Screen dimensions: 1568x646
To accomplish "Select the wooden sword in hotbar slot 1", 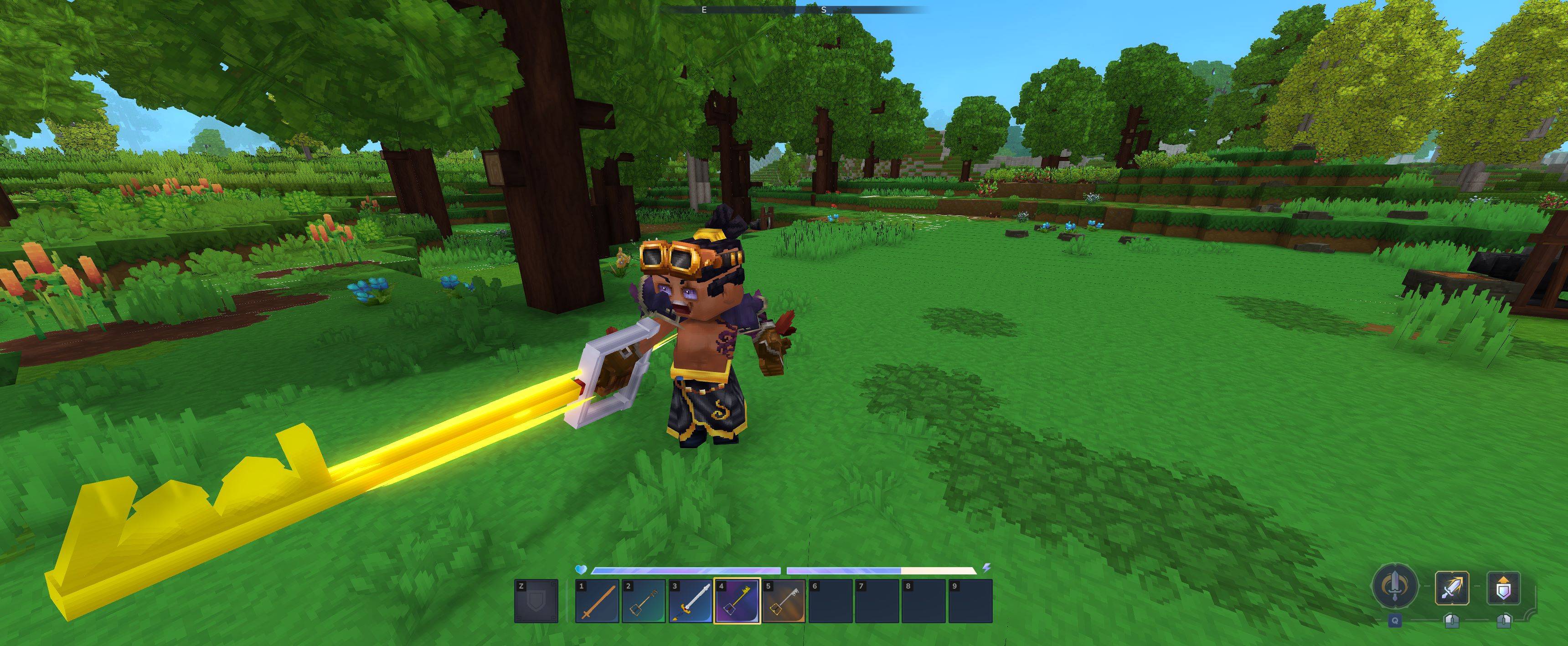I will pos(597,601).
